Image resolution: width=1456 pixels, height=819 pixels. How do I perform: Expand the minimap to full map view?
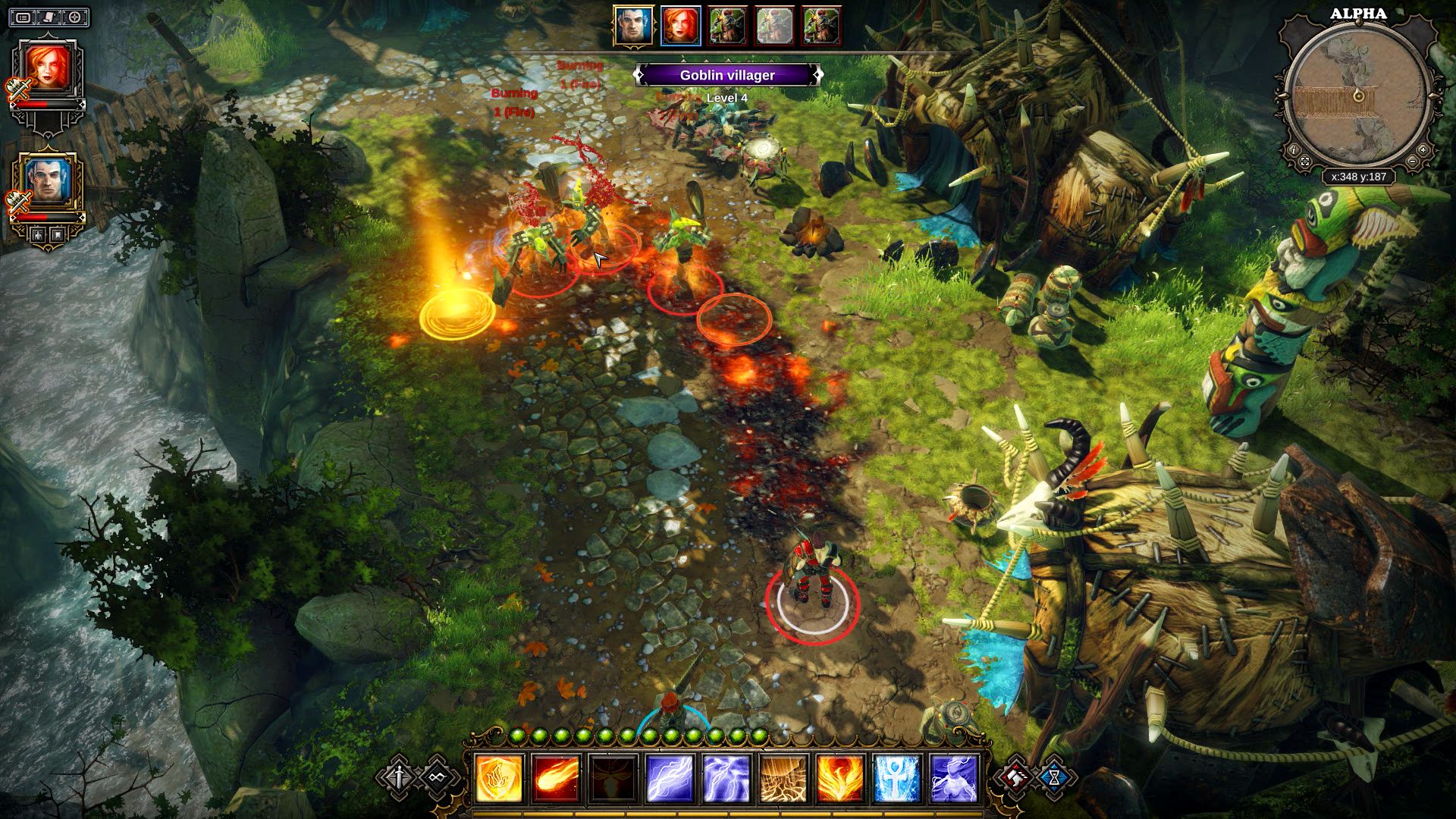(1304, 161)
